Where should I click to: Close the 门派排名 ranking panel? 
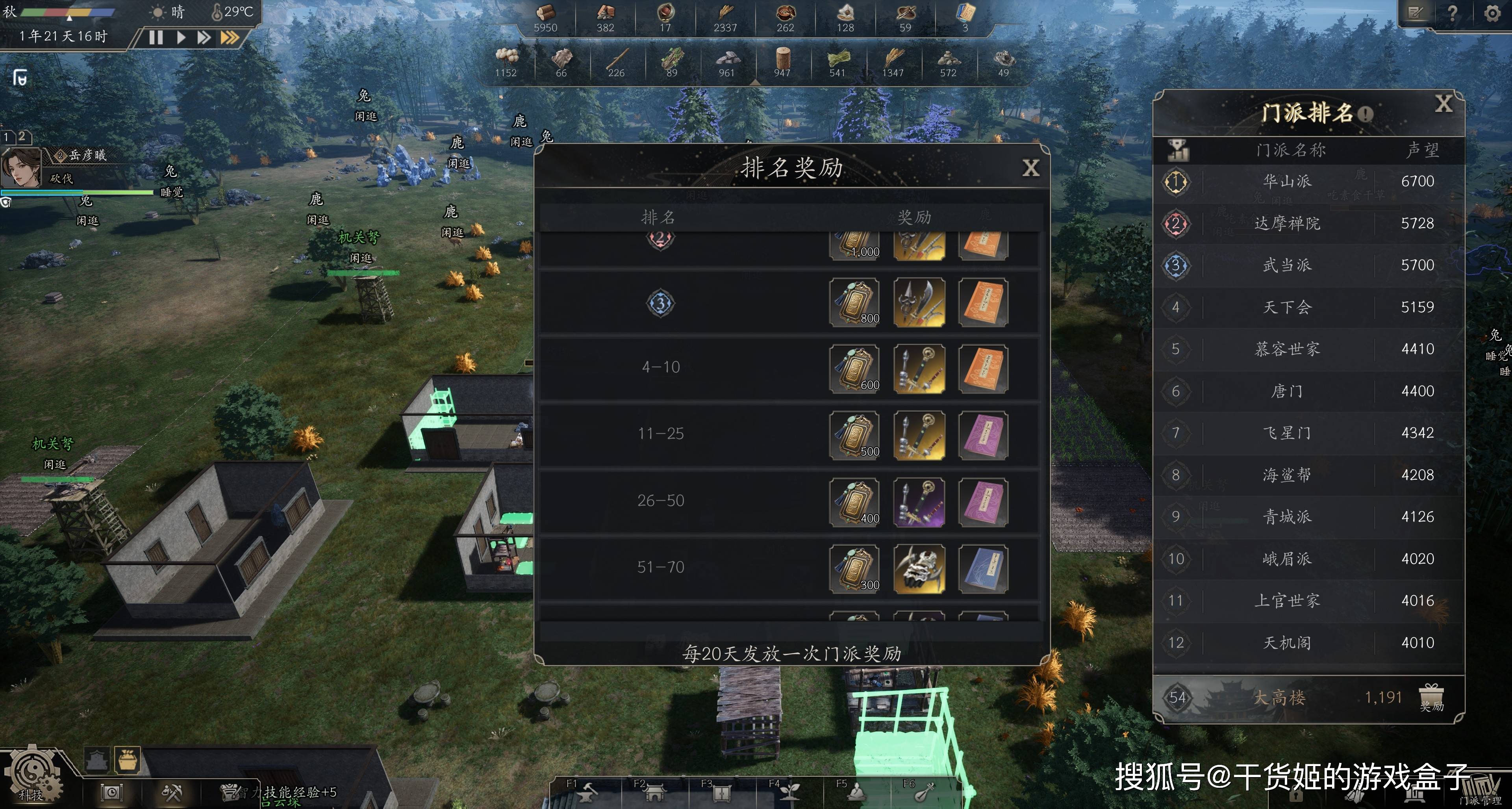(1443, 104)
